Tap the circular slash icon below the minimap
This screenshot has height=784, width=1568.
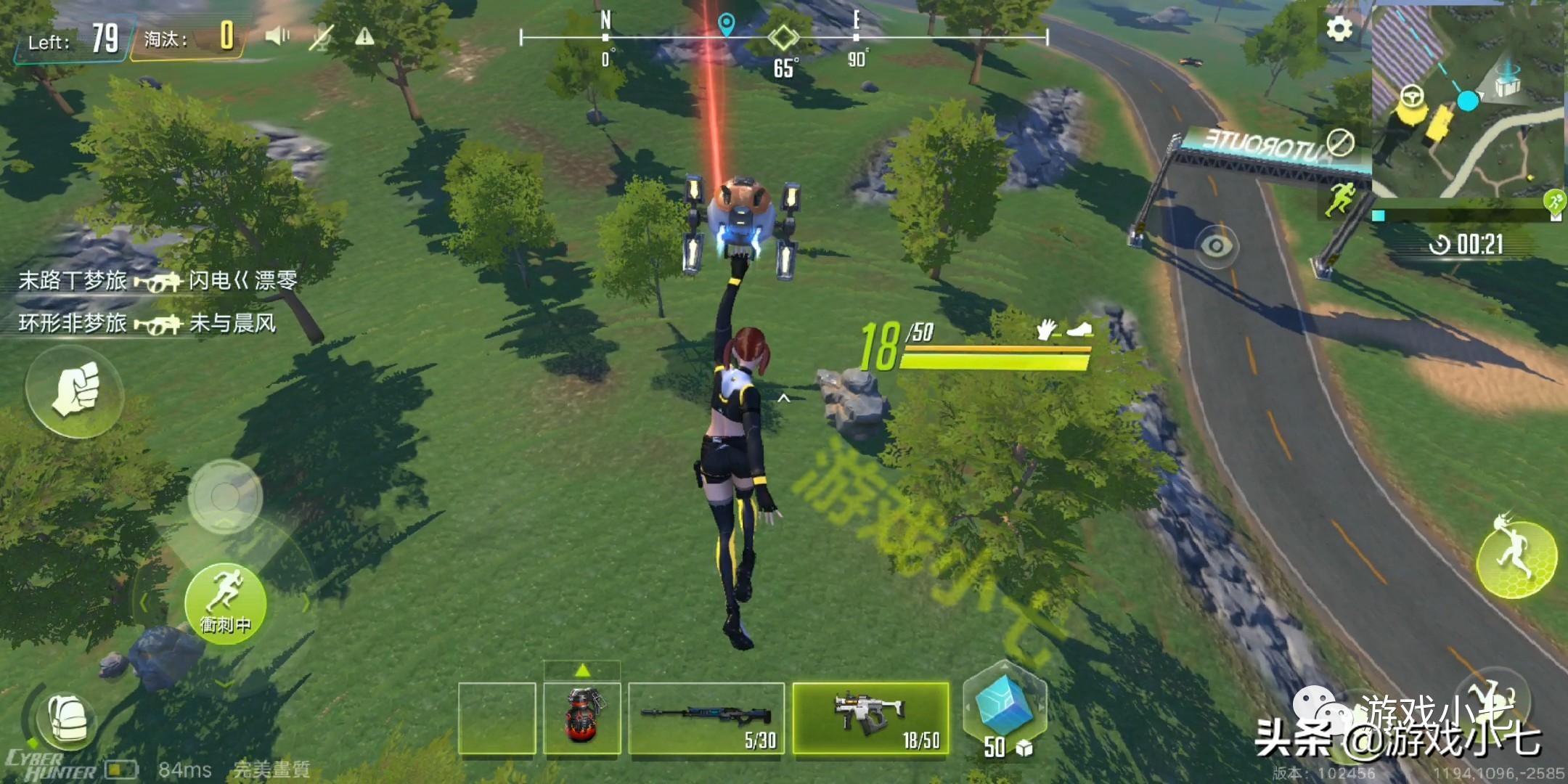[x=1339, y=142]
